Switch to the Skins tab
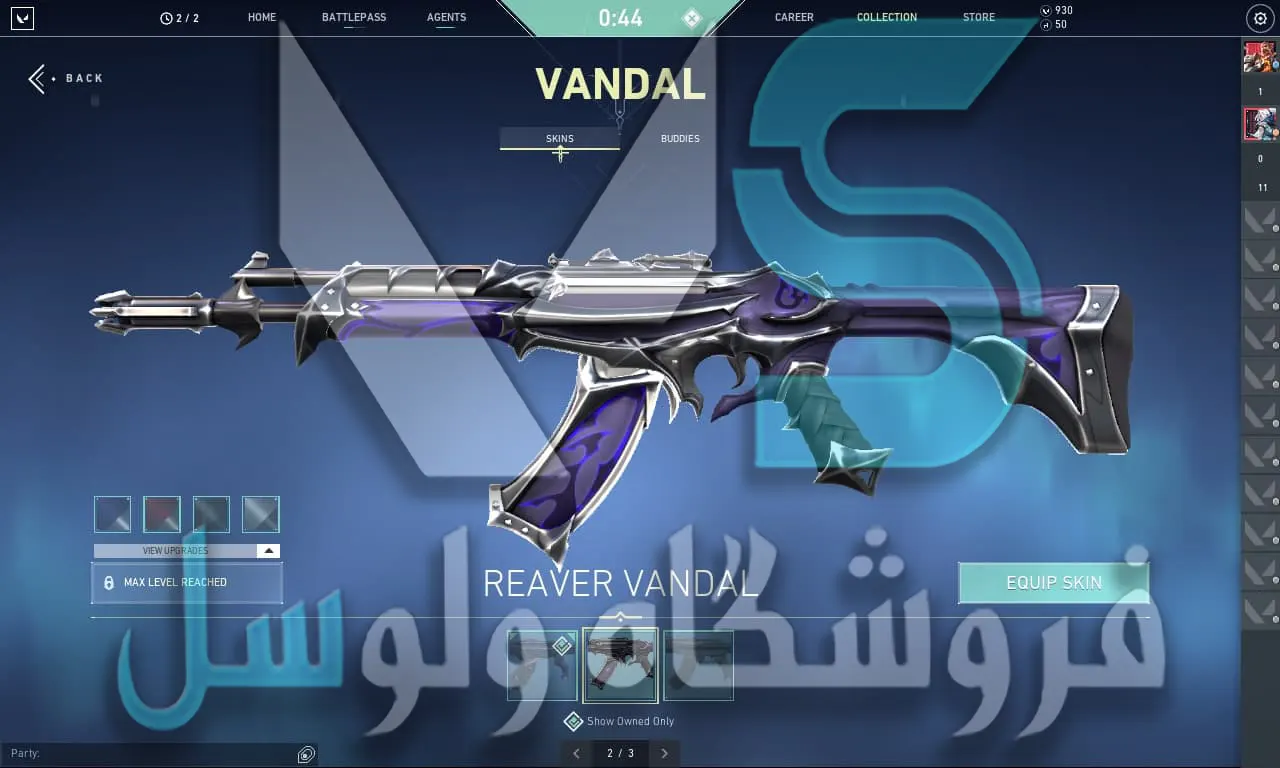The image size is (1280, 768). click(560, 139)
